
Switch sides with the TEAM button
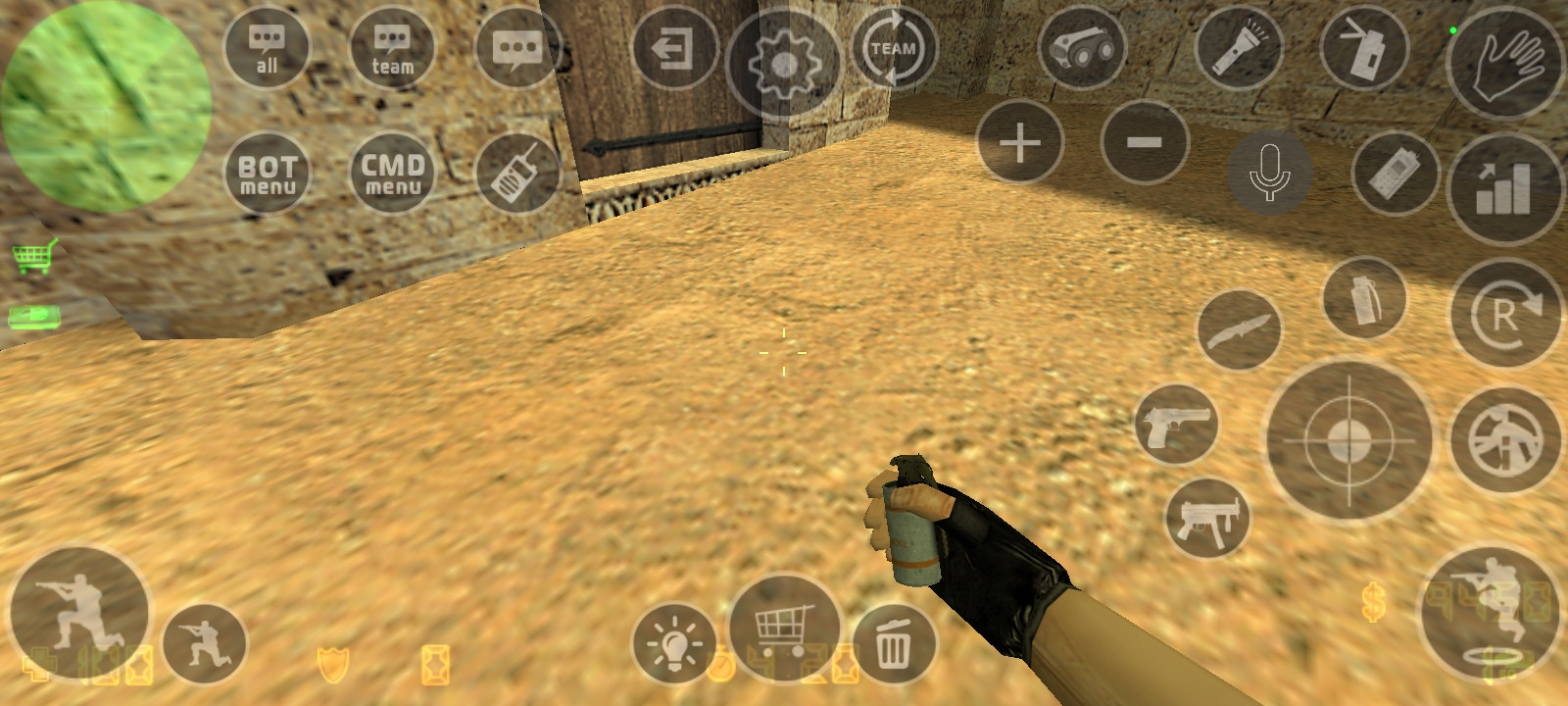click(x=893, y=47)
